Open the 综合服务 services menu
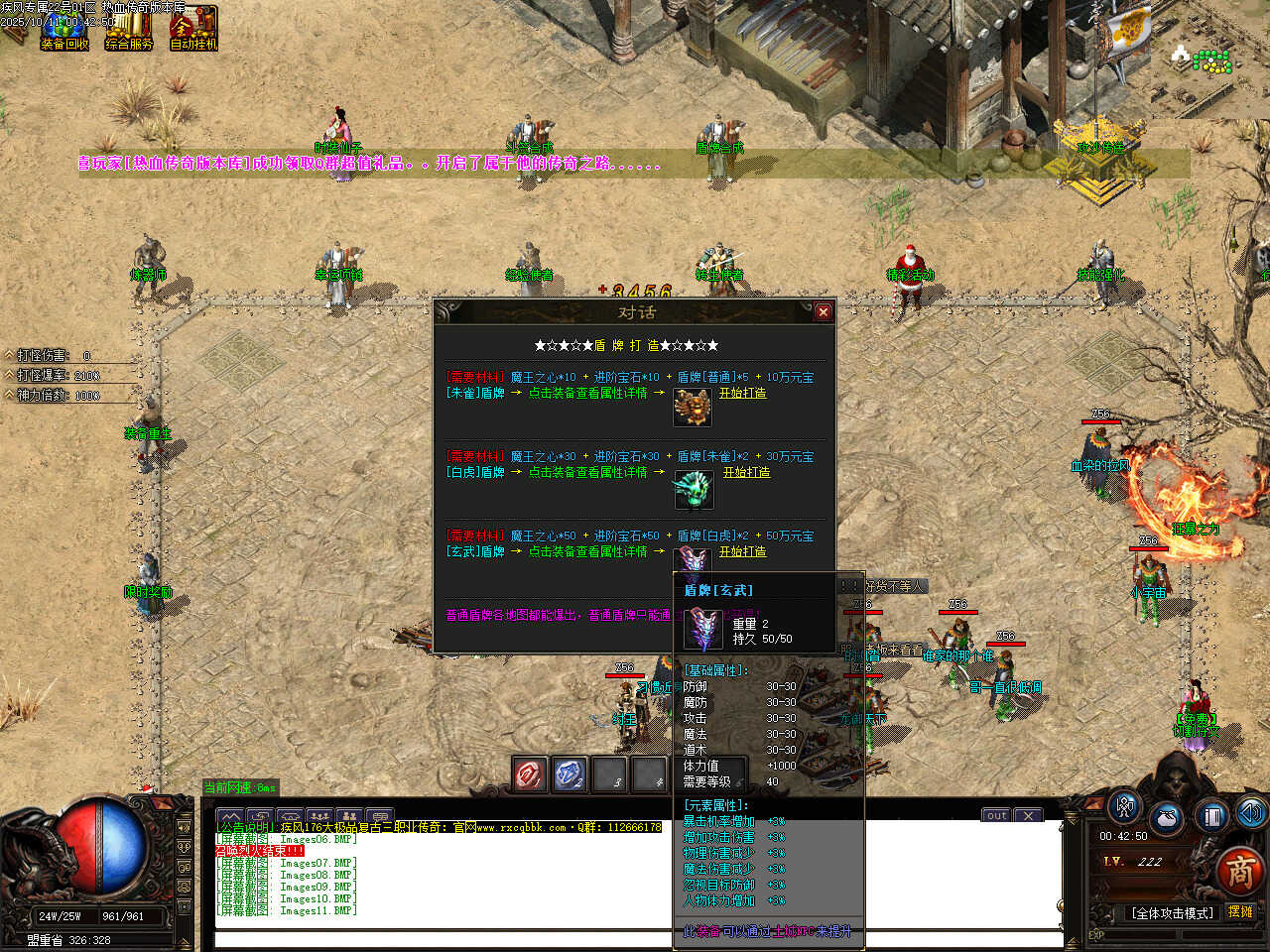The height and width of the screenshot is (952, 1270). pyautogui.click(x=129, y=28)
